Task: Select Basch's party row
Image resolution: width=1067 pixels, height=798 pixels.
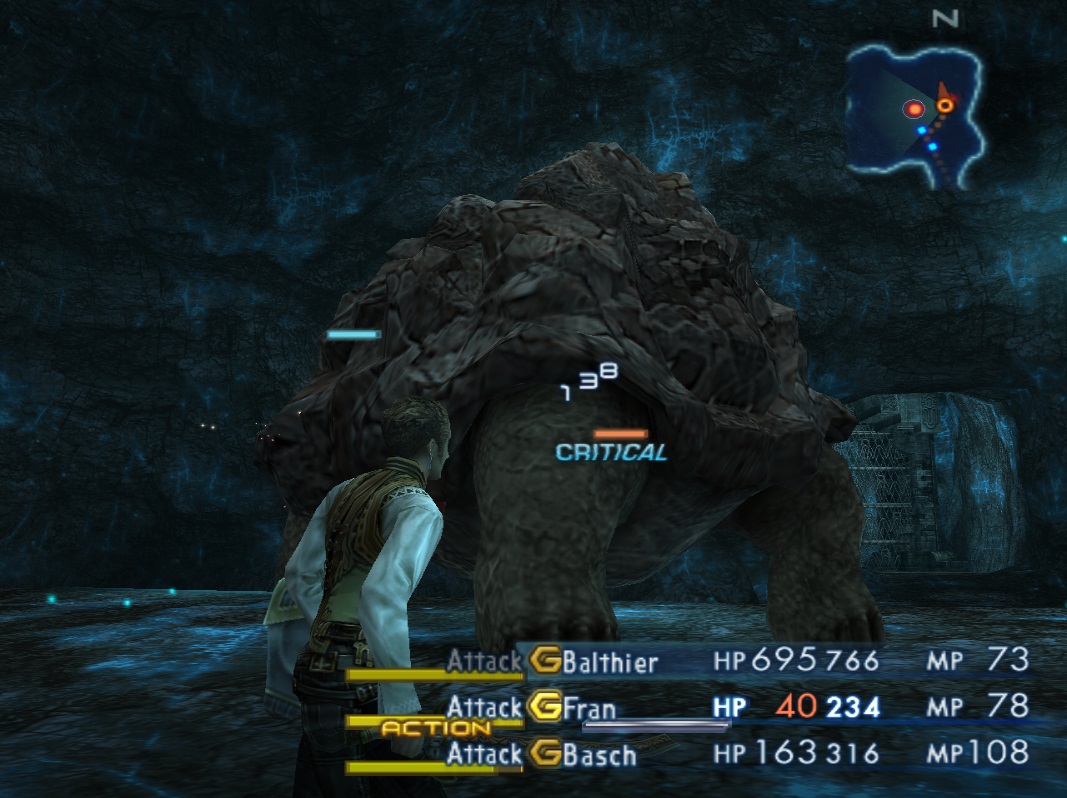Action: click(599, 754)
